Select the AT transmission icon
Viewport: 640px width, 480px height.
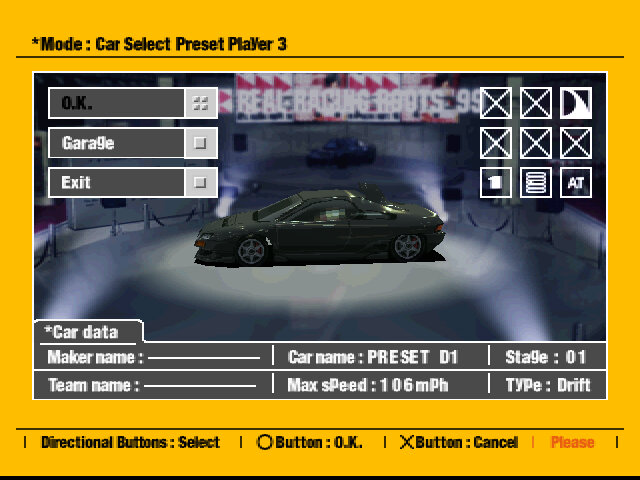[575, 183]
